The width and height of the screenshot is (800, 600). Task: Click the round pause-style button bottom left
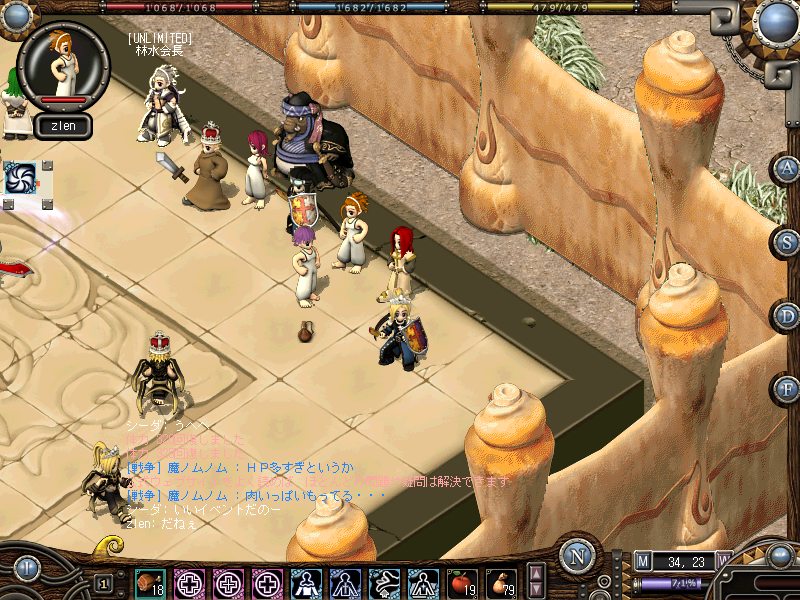[26, 569]
